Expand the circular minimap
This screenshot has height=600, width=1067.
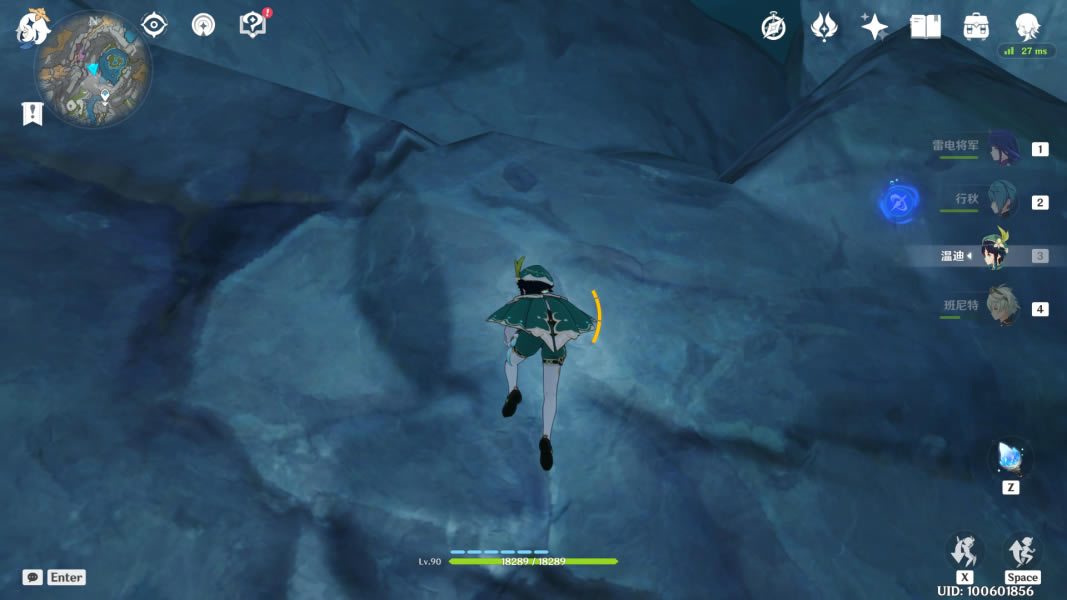coord(93,70)
